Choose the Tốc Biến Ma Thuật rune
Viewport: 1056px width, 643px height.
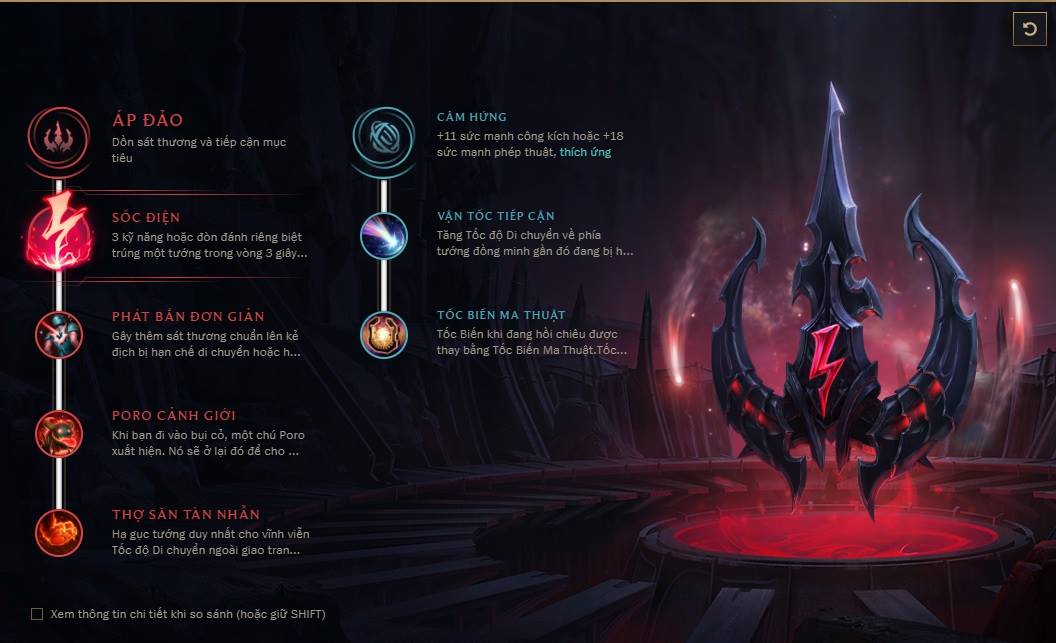click(x=383, y=335)
